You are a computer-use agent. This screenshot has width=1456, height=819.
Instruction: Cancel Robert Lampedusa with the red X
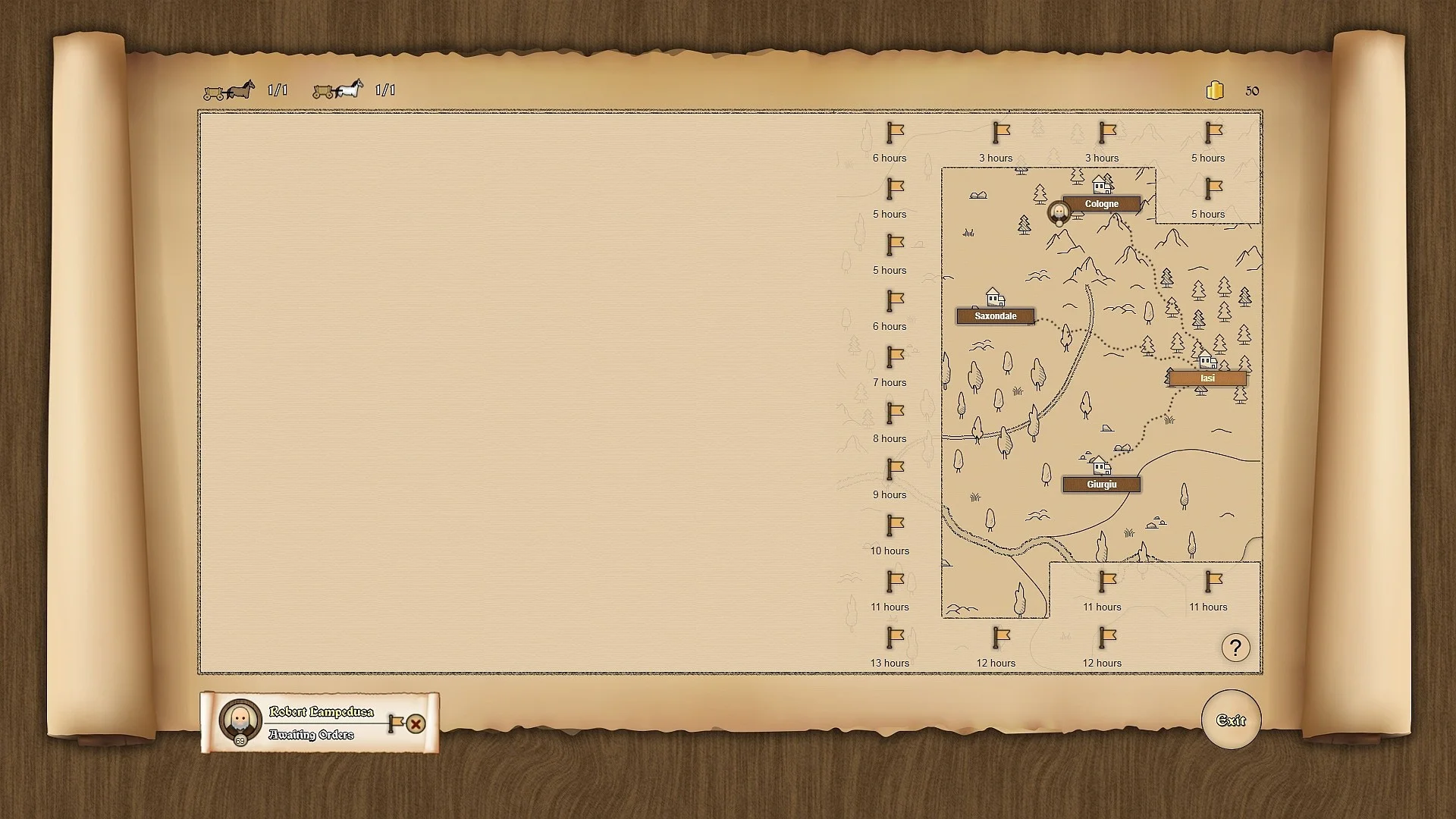coord(416,724)
